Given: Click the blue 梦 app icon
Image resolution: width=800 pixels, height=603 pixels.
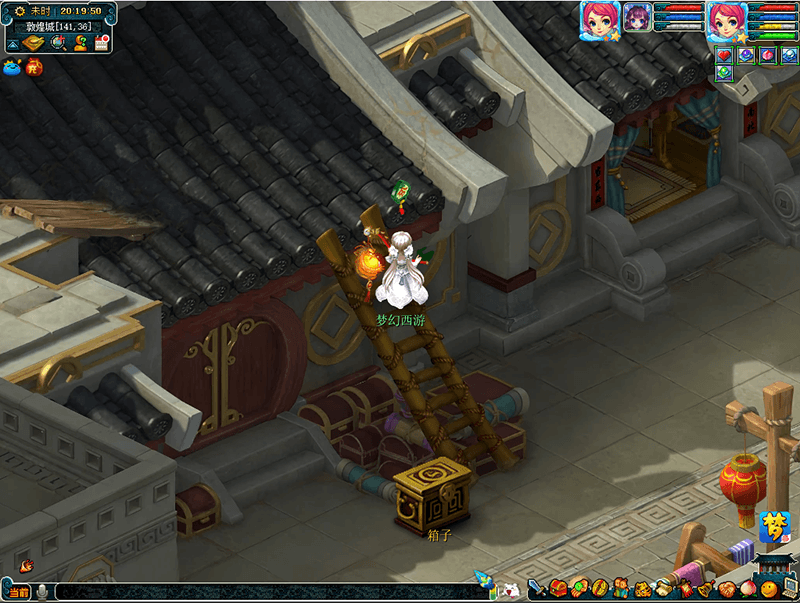Looking at the screenshot, I should [774, 526].
